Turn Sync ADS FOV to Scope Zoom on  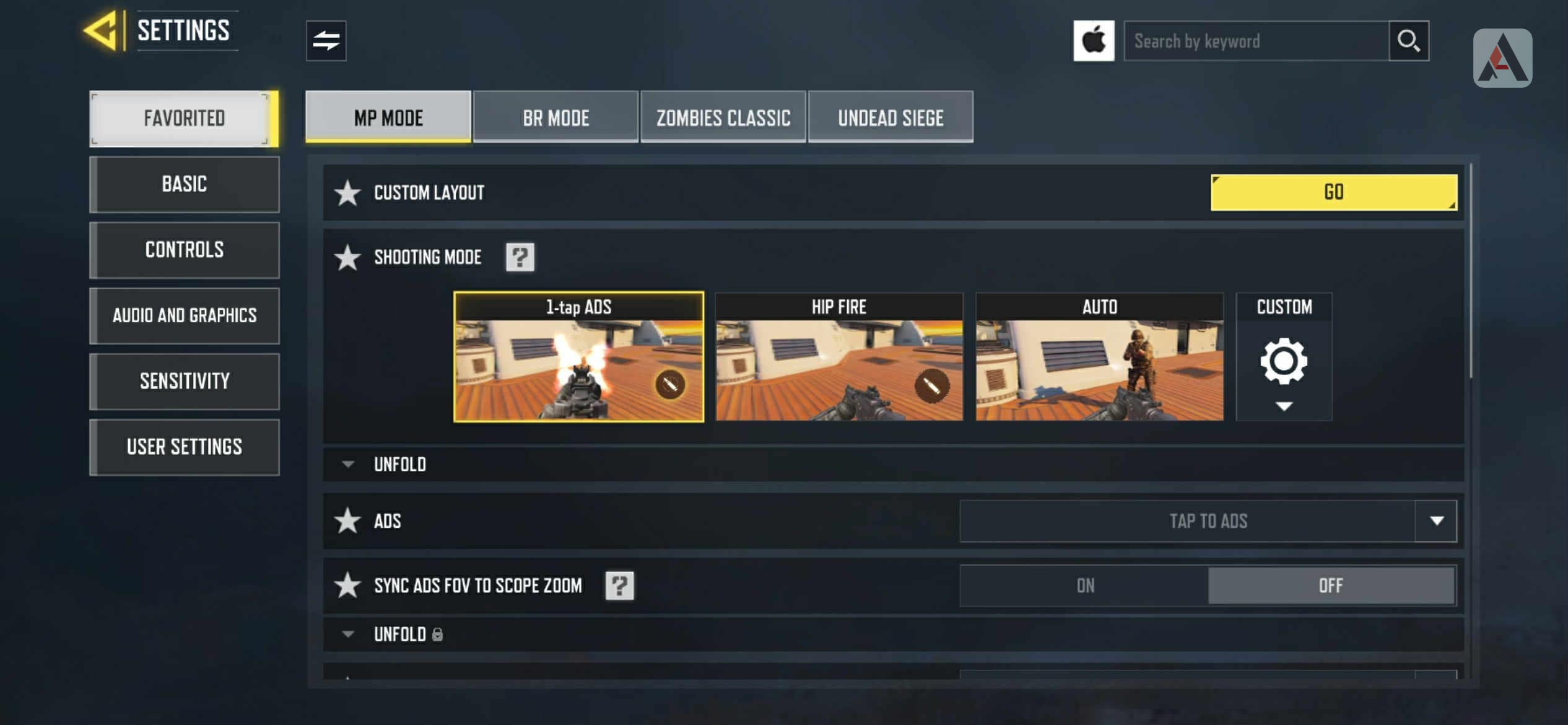1084,586
